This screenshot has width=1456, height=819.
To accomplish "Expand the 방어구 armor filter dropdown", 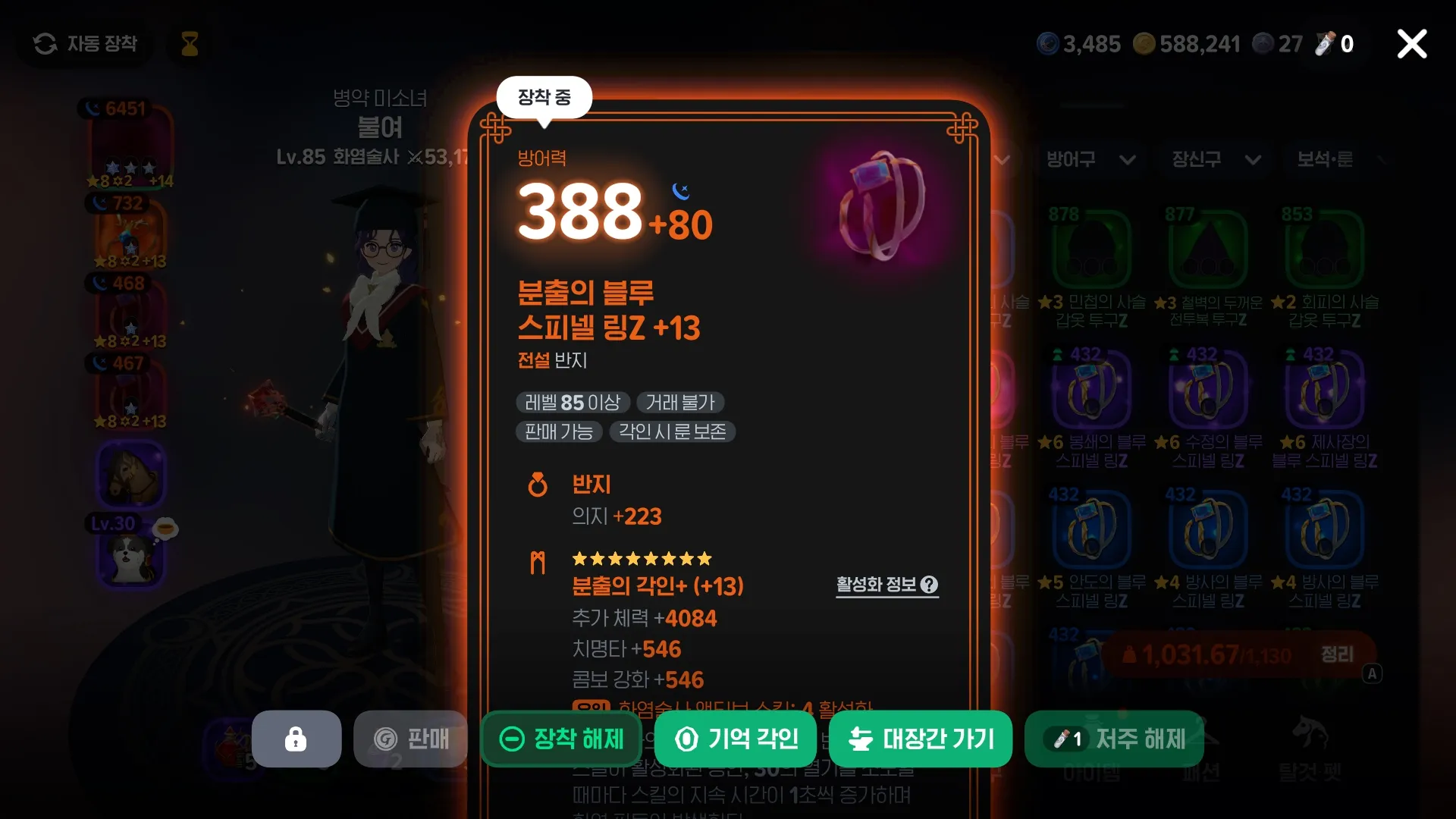I will point(1090,160).
